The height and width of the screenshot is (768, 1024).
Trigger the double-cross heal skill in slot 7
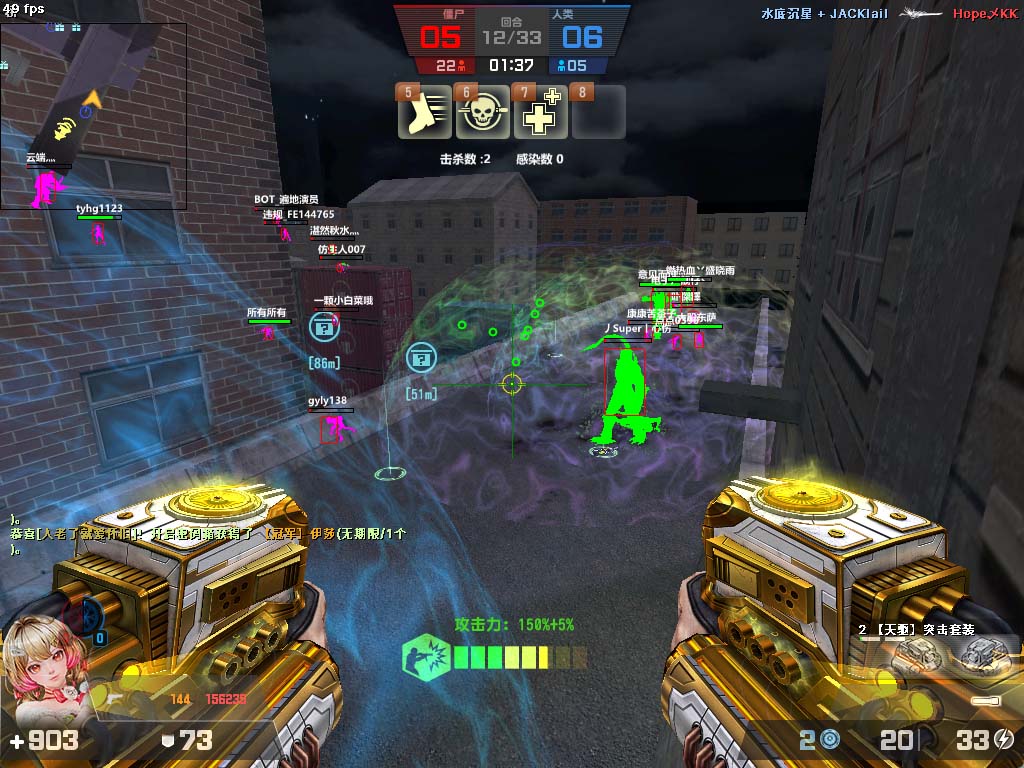[x=540, y=116]
